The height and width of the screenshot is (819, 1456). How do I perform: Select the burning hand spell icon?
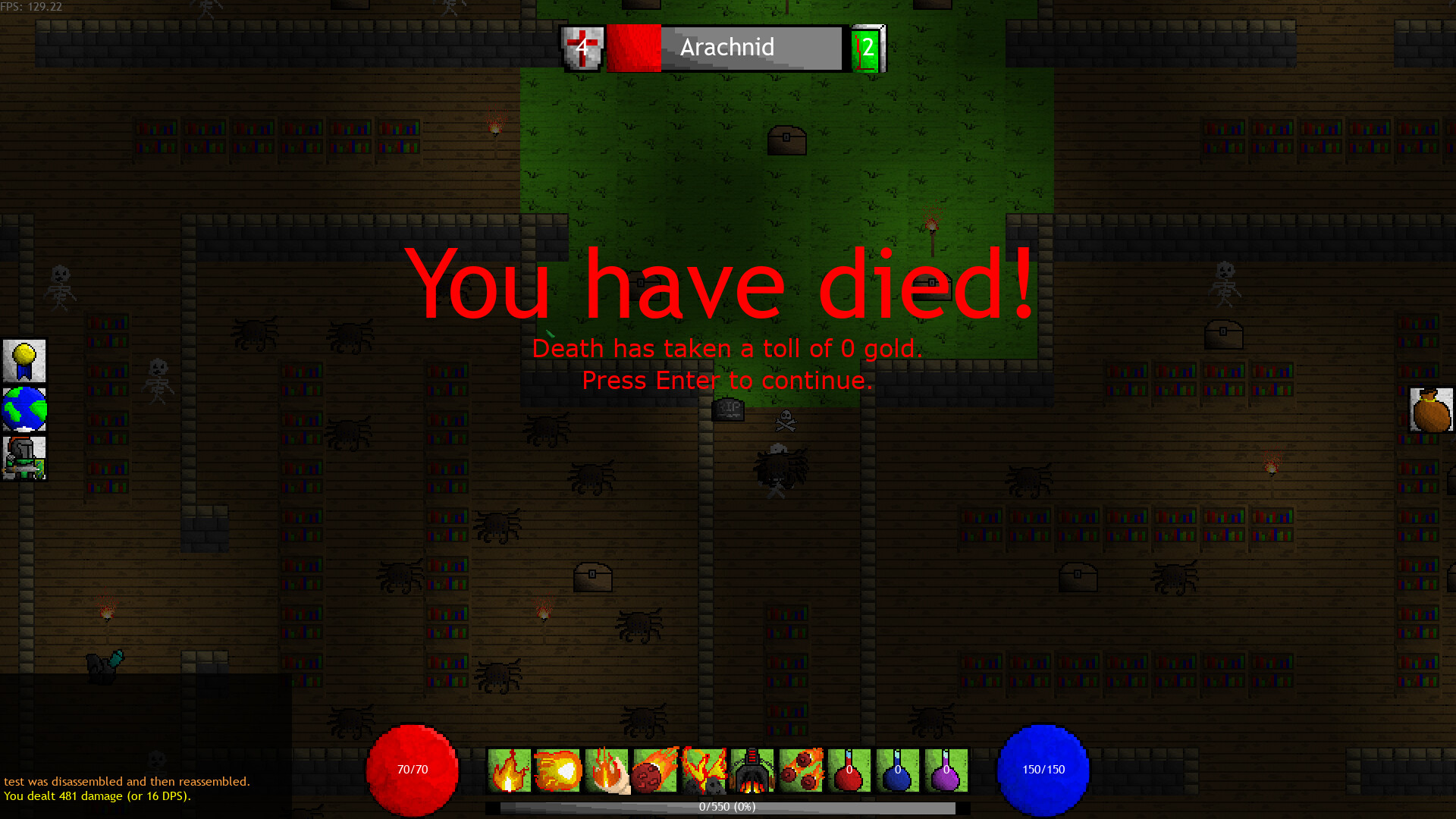(x=607, y=771)
